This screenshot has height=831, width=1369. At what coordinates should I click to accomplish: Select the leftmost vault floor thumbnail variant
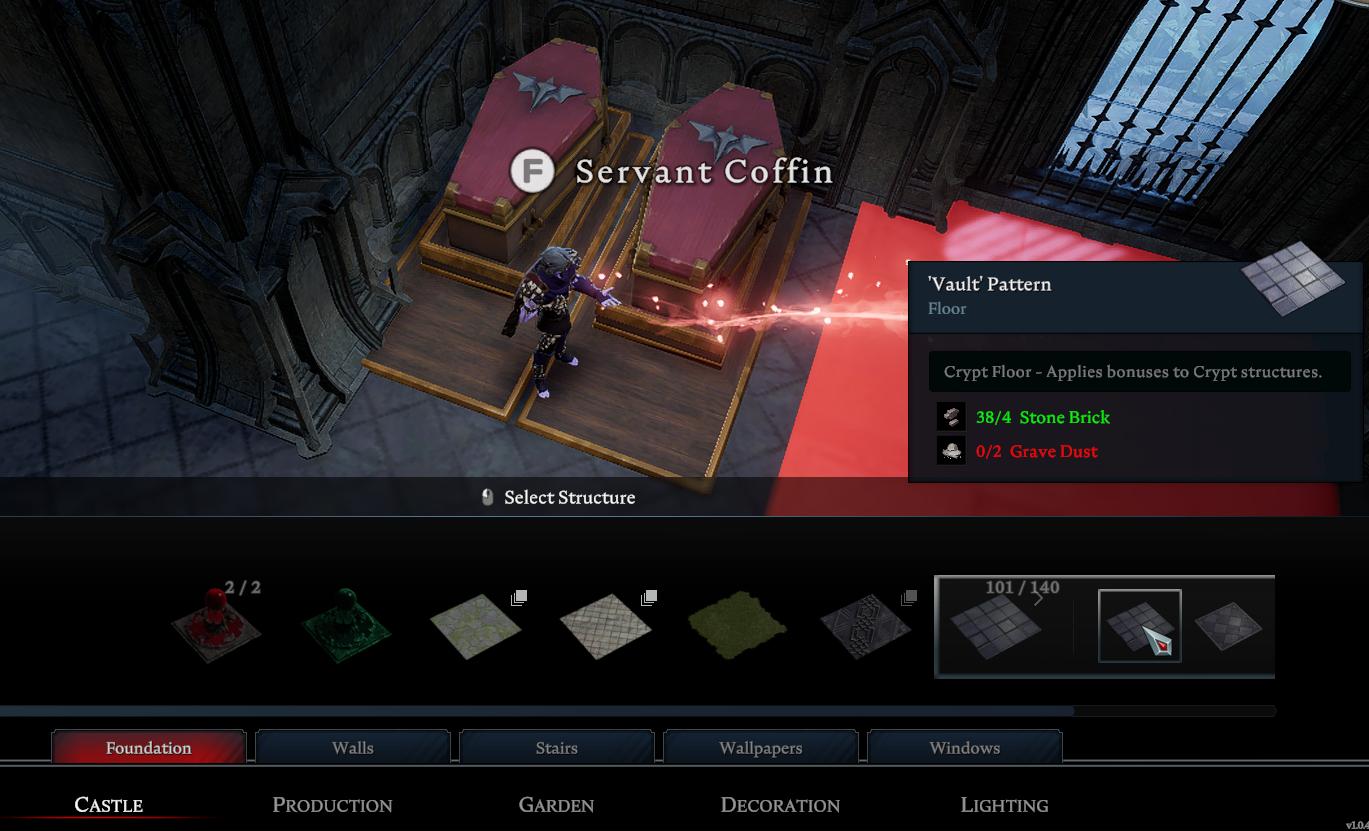[997, 627]
